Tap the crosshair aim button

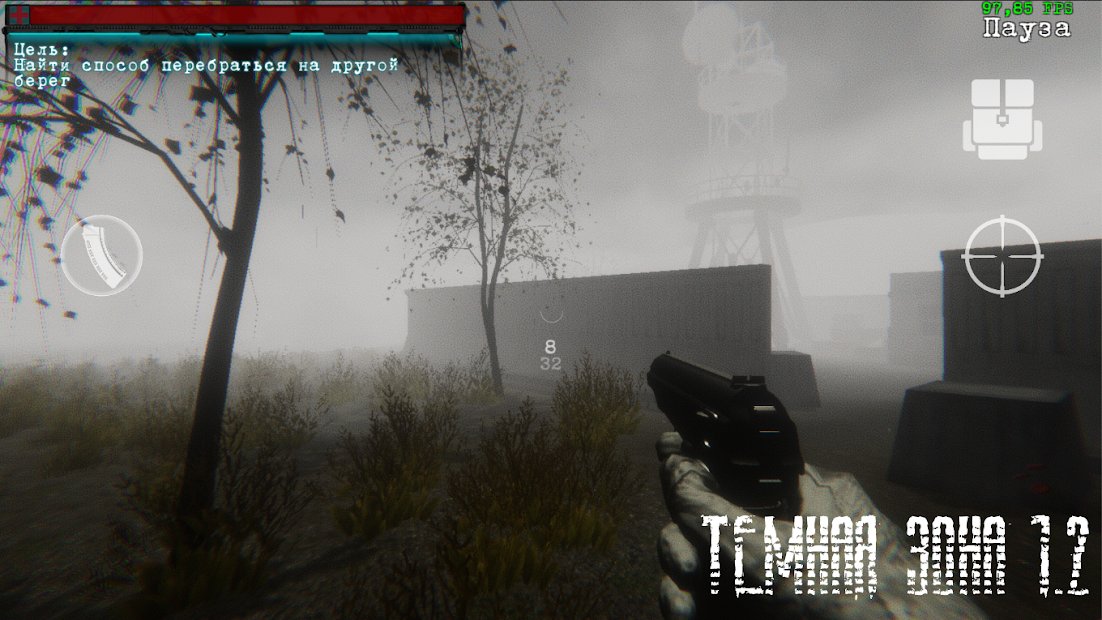click(x=1002, y=256)
